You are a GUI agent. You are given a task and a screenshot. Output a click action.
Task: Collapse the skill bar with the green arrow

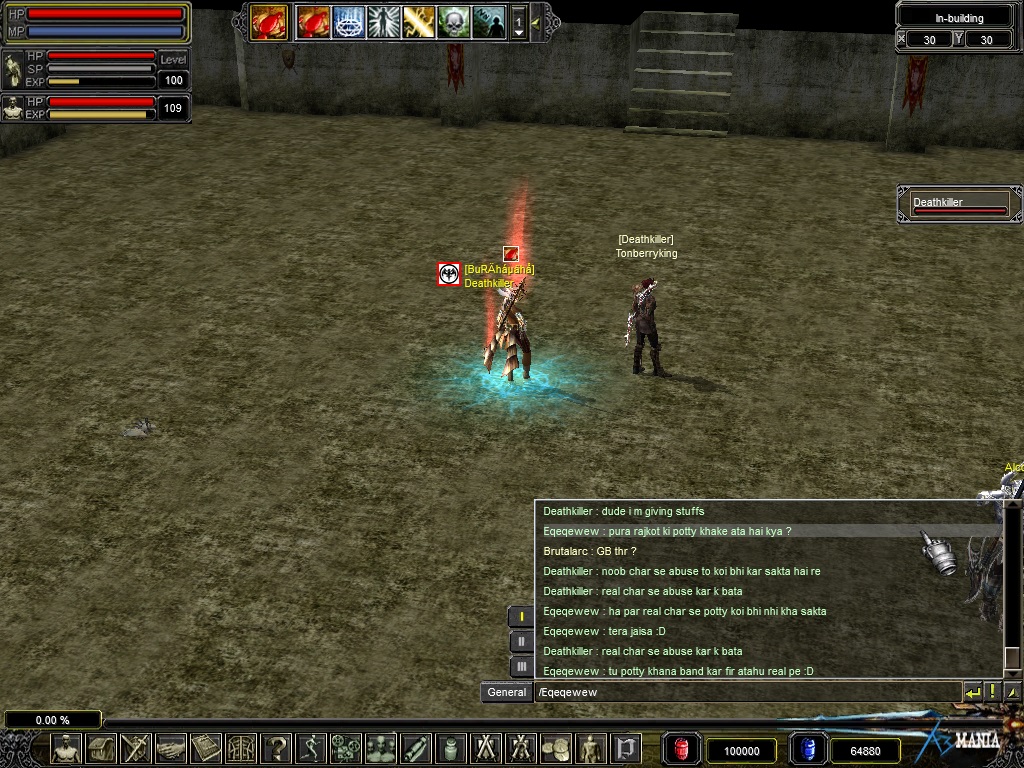coord(537,21)
